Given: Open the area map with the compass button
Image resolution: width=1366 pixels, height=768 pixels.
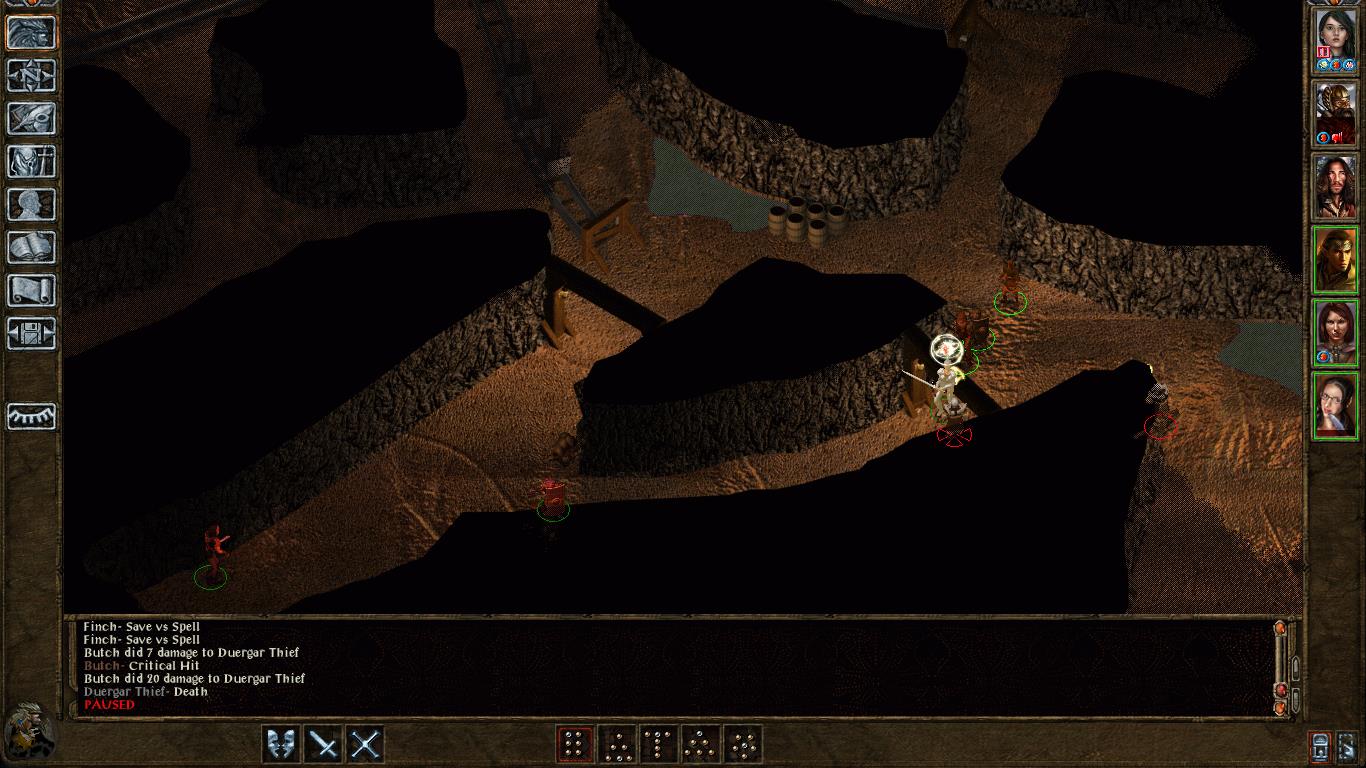Looking at the screenshot, I should [x=31, y=75].
